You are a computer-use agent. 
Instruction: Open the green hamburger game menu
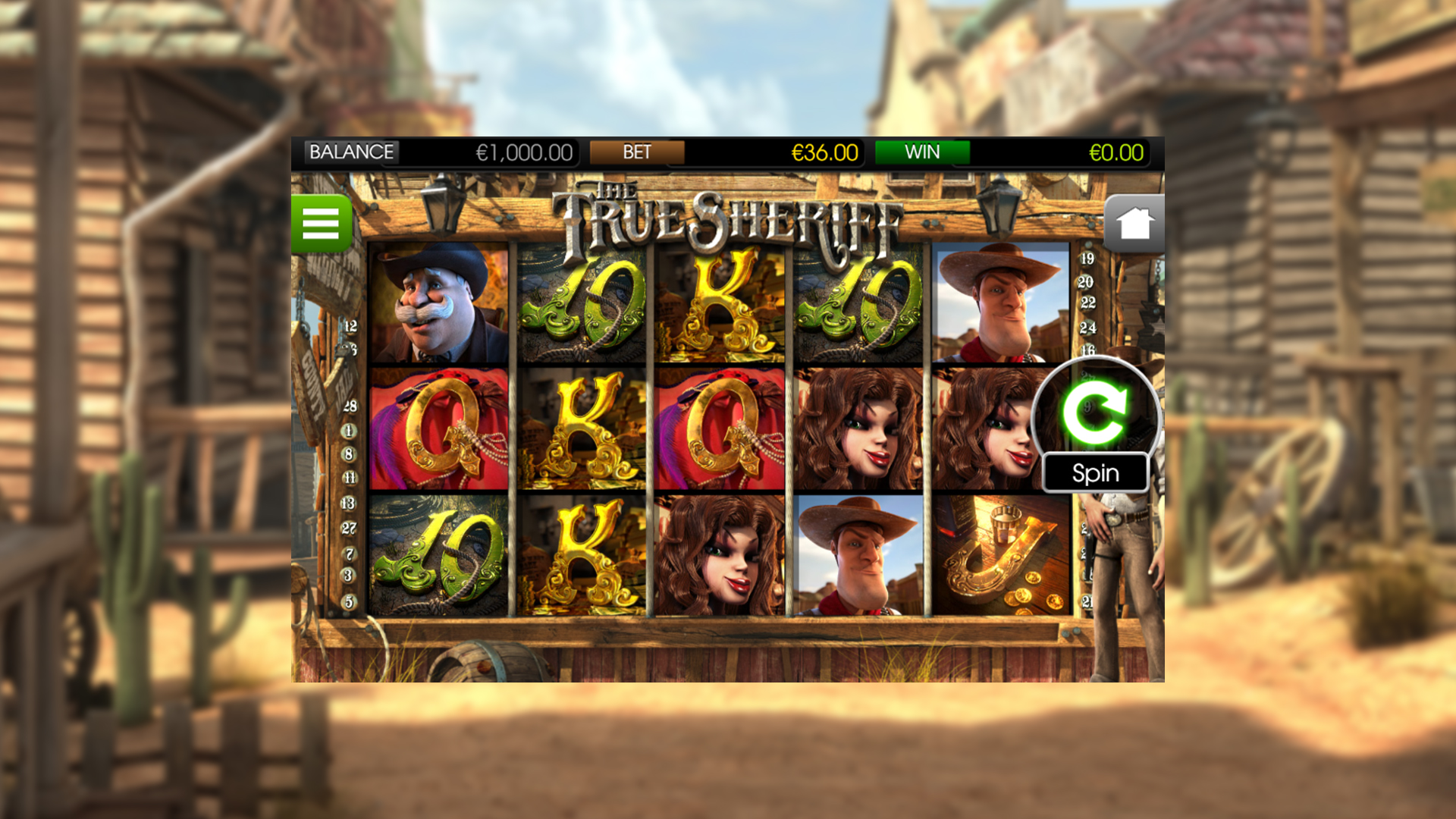click(x=323, y=222)
